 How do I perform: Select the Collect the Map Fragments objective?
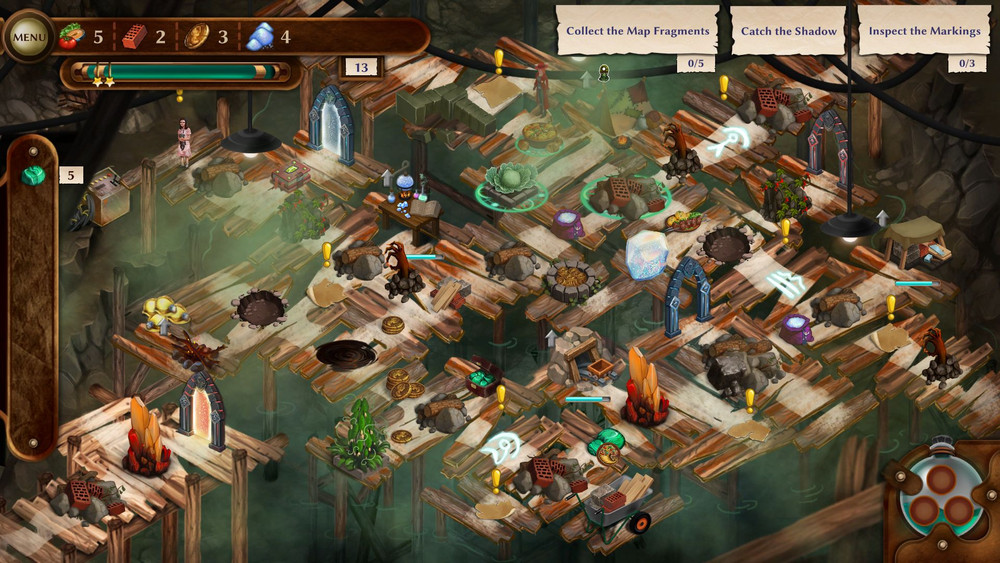pos(637,31)
